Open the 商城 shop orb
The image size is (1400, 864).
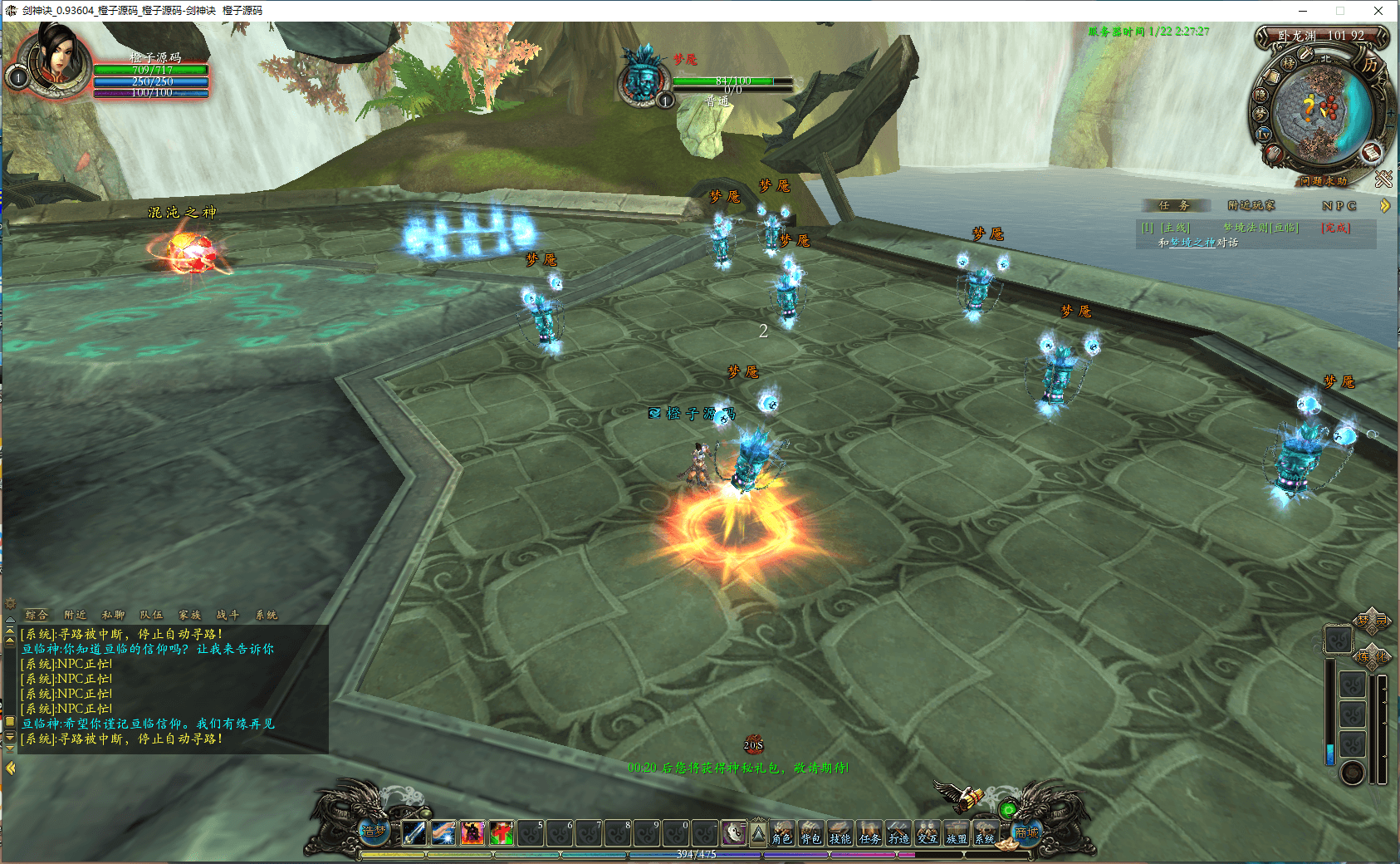1026,832
